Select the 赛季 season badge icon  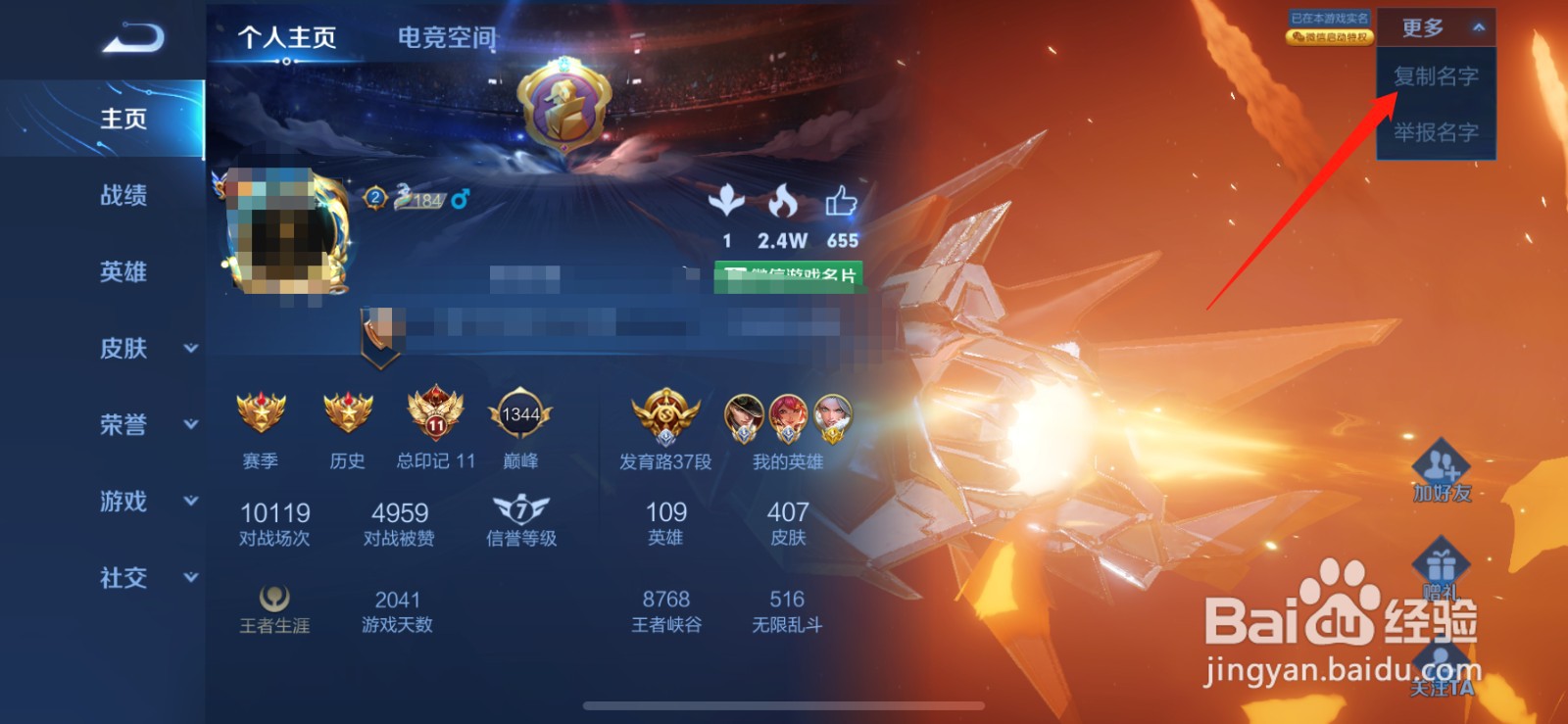click(260, 416)
